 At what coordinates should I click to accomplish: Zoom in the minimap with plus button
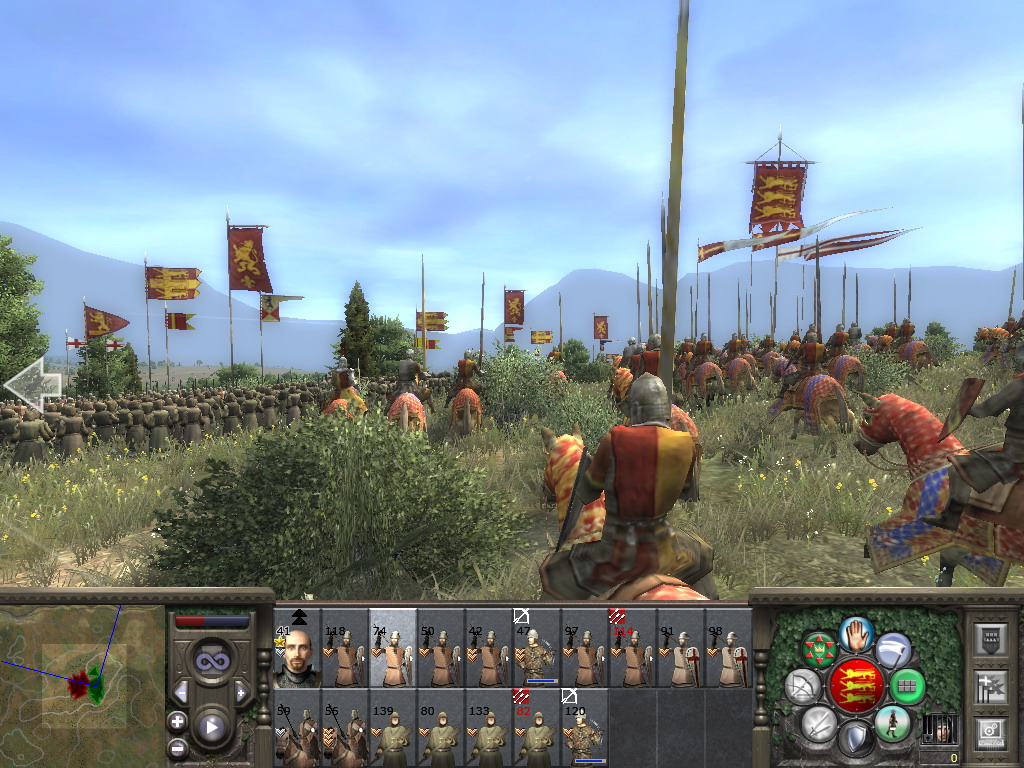pos(178,721)
